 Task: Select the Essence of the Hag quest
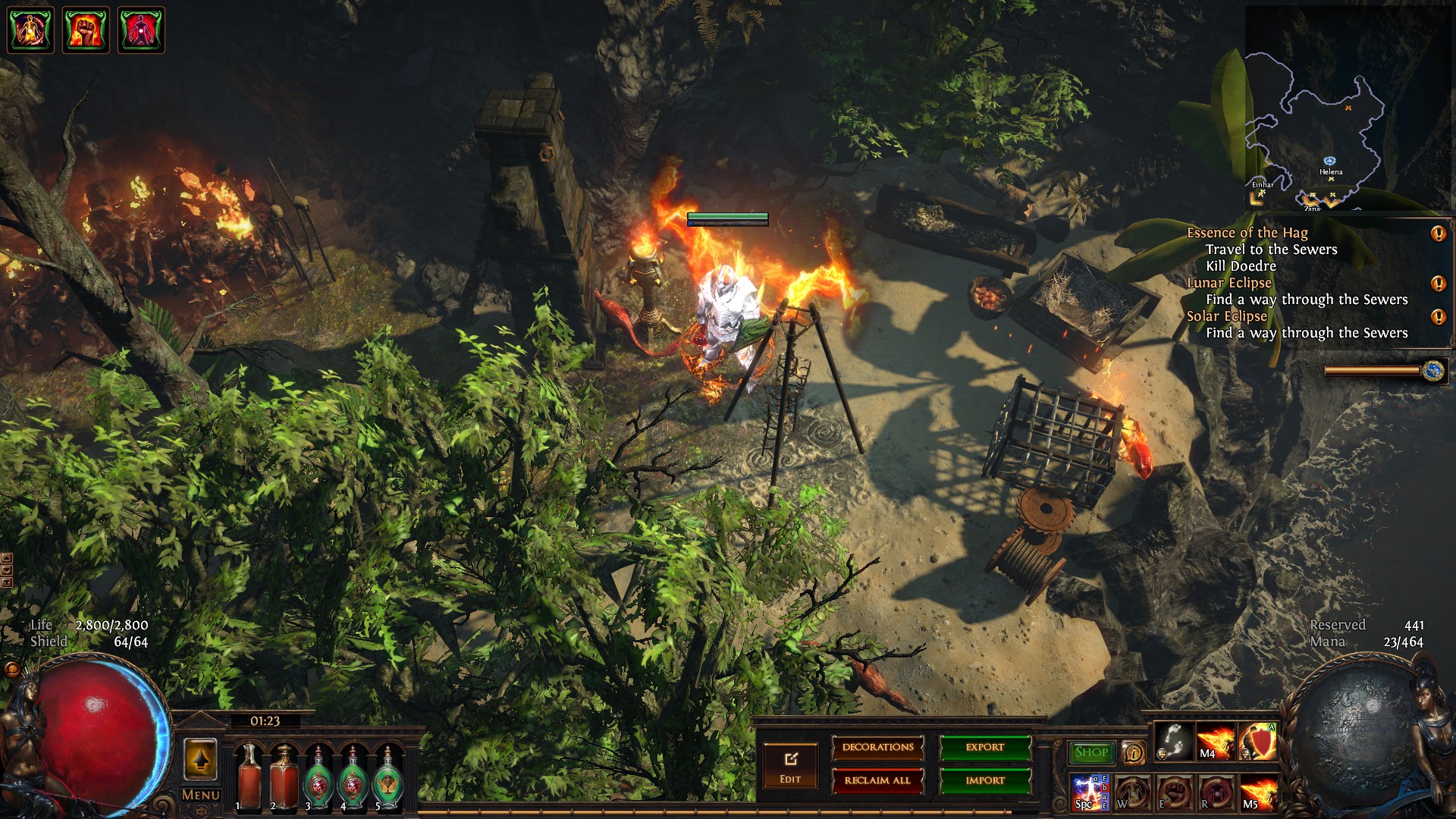point(1247,233)
